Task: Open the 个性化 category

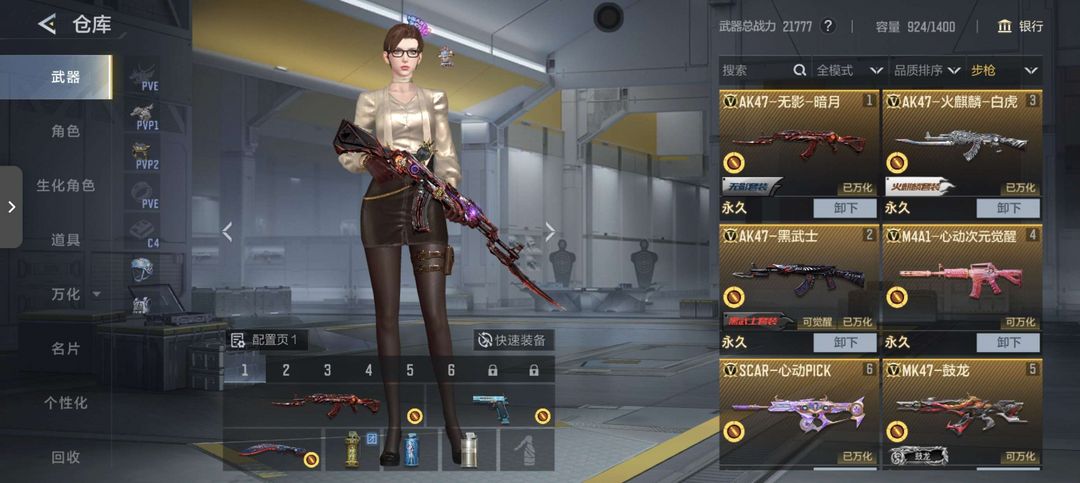Action: [66, 403]
